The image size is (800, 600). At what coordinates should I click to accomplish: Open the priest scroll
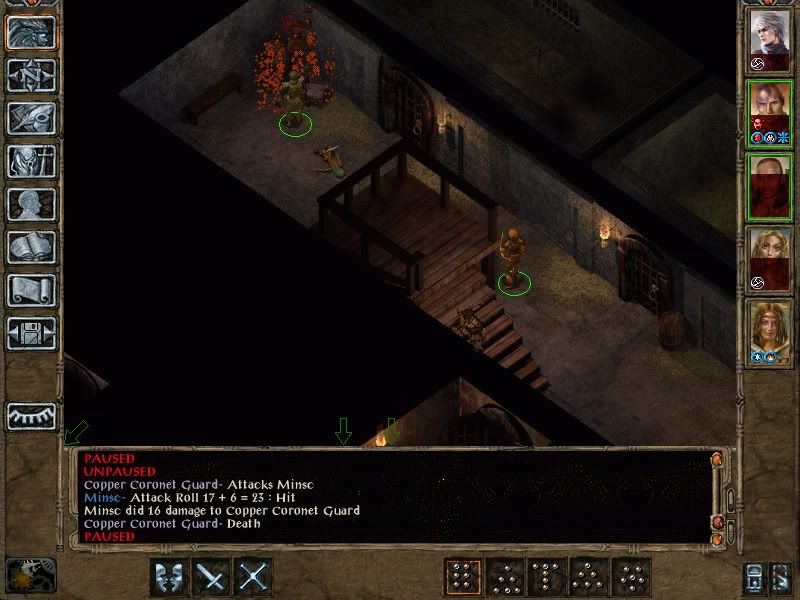[x=31, y=290]
